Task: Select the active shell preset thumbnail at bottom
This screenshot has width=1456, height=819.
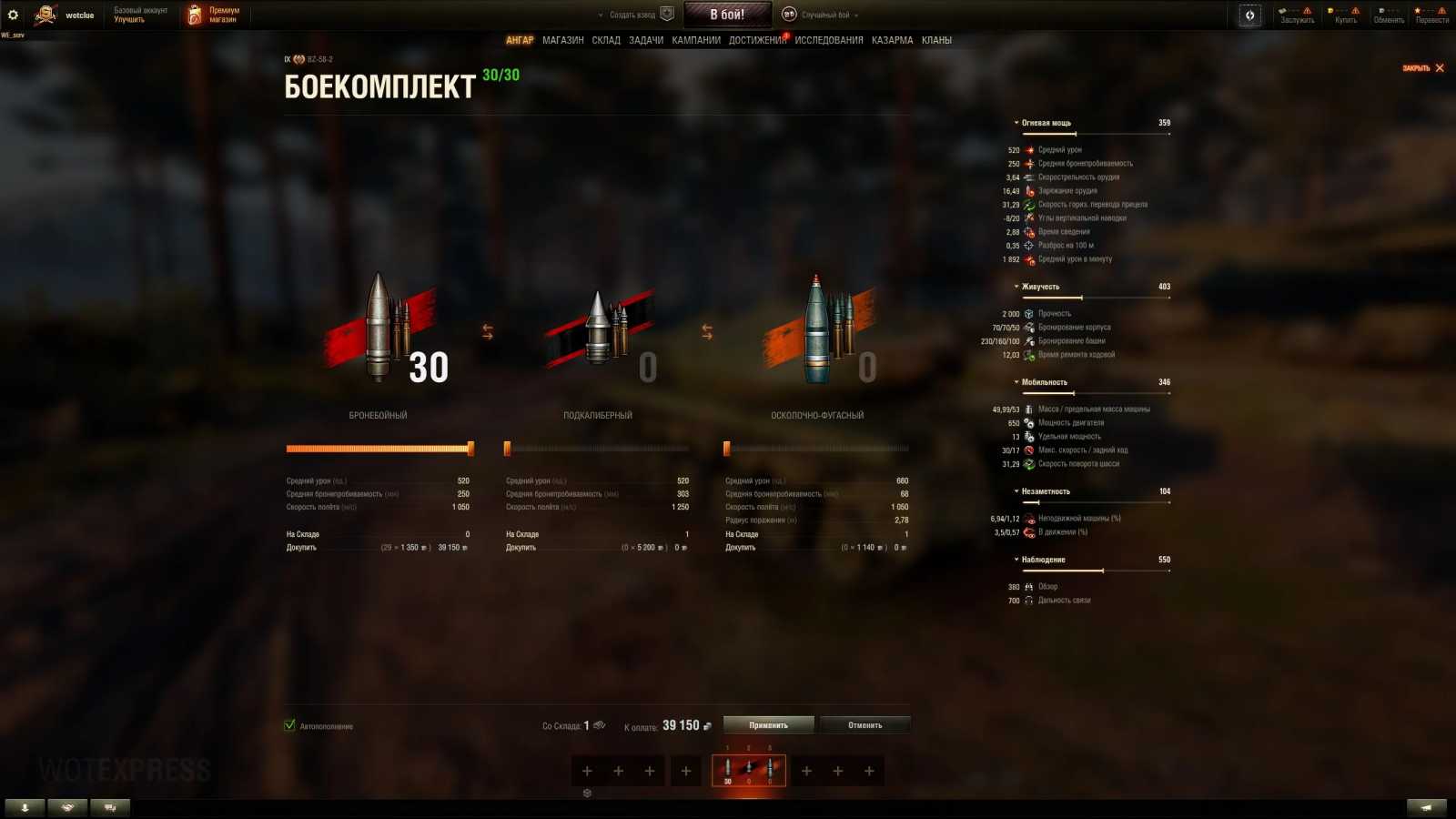Action: pos(749,769)
